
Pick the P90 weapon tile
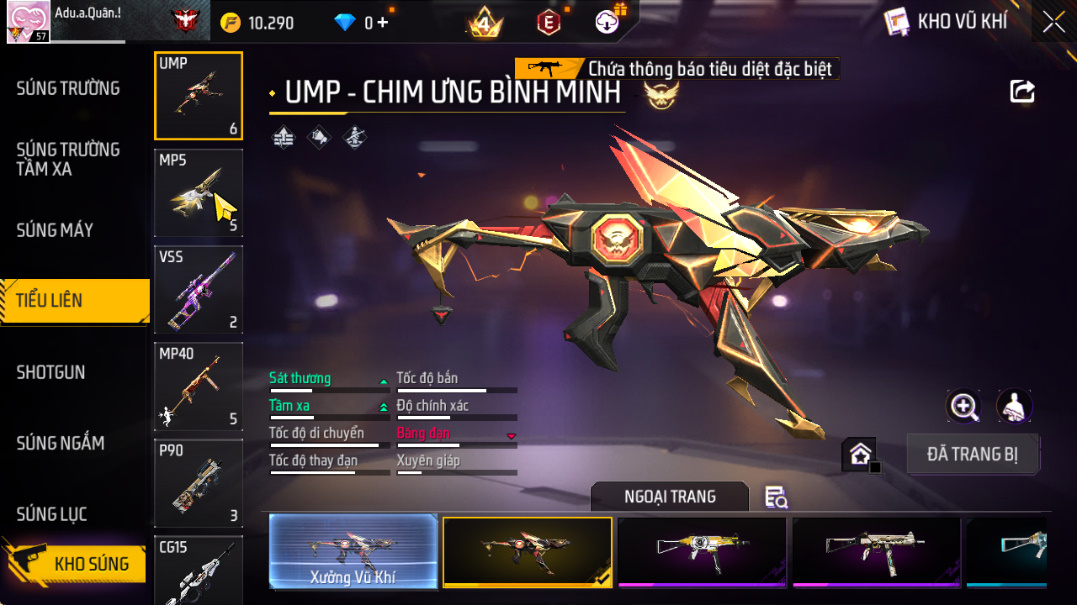(198, 483)
